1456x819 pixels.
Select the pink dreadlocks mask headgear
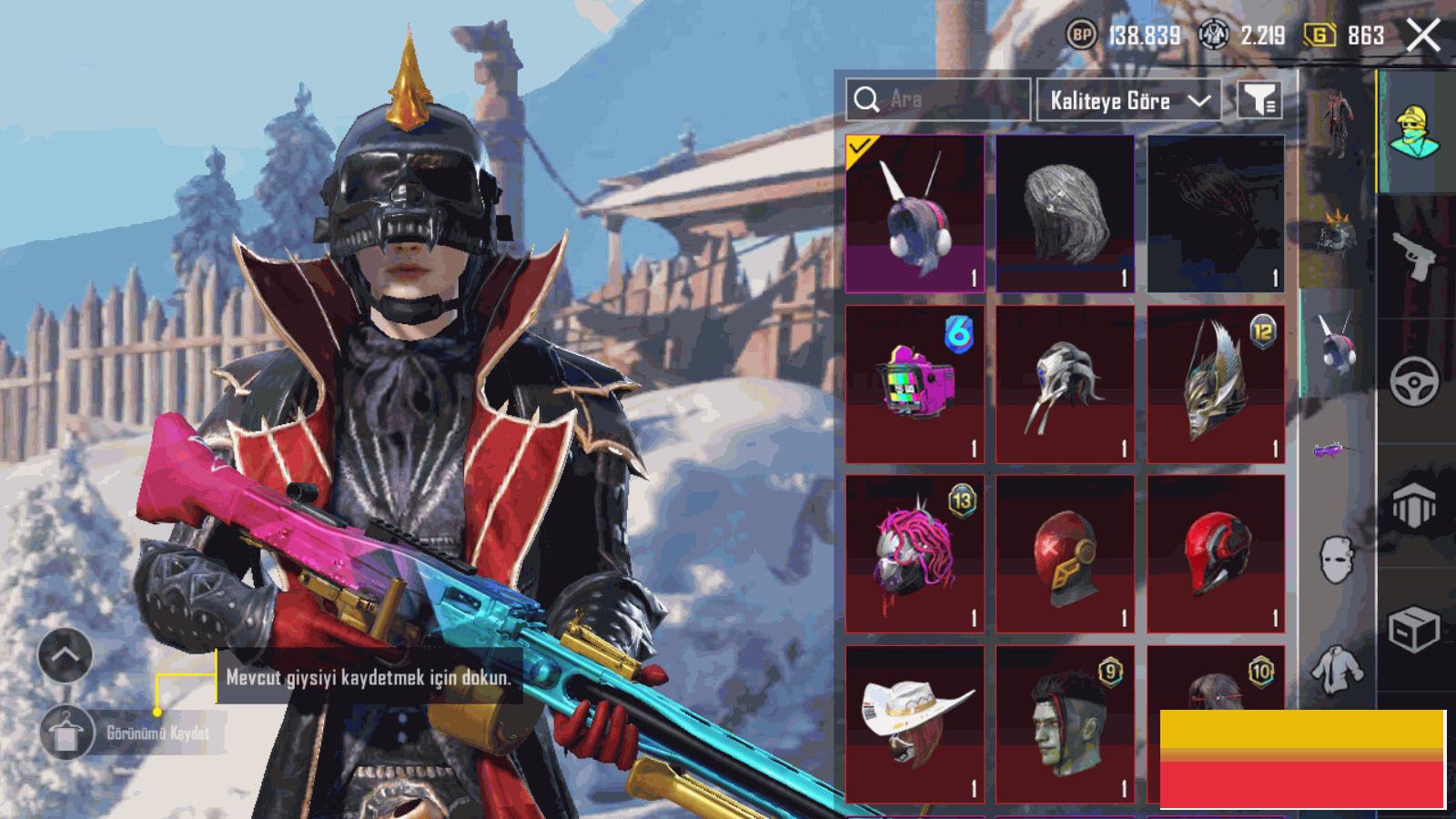tap(915, 553)
